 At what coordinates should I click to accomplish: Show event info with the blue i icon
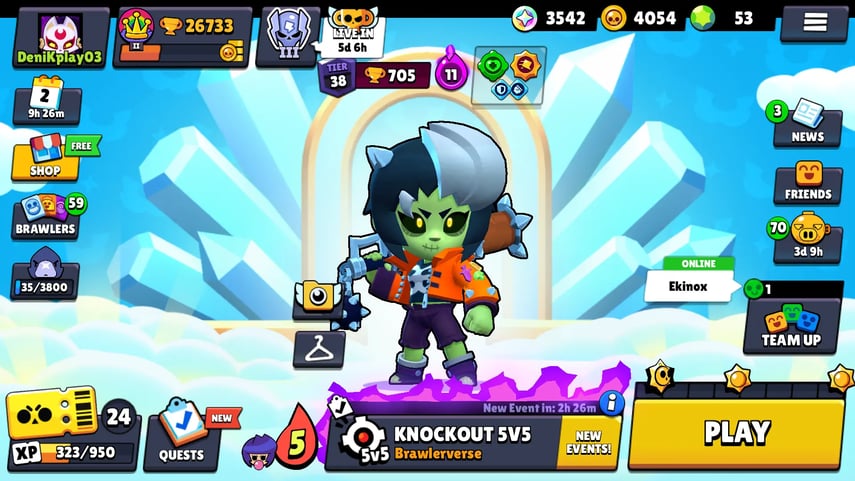pos(611,403)
